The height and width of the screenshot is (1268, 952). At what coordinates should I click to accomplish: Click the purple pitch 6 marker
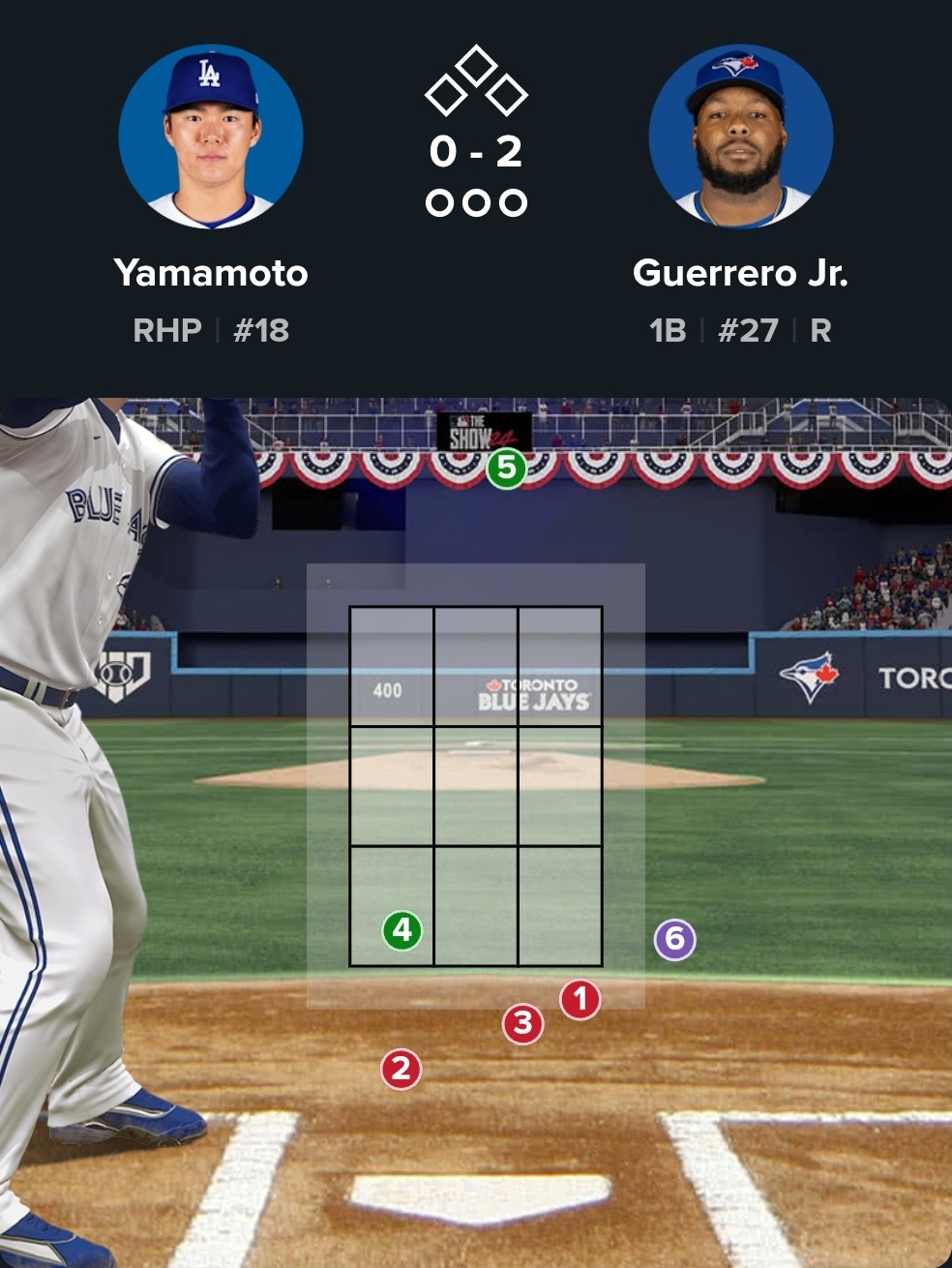tap(674, 939)
